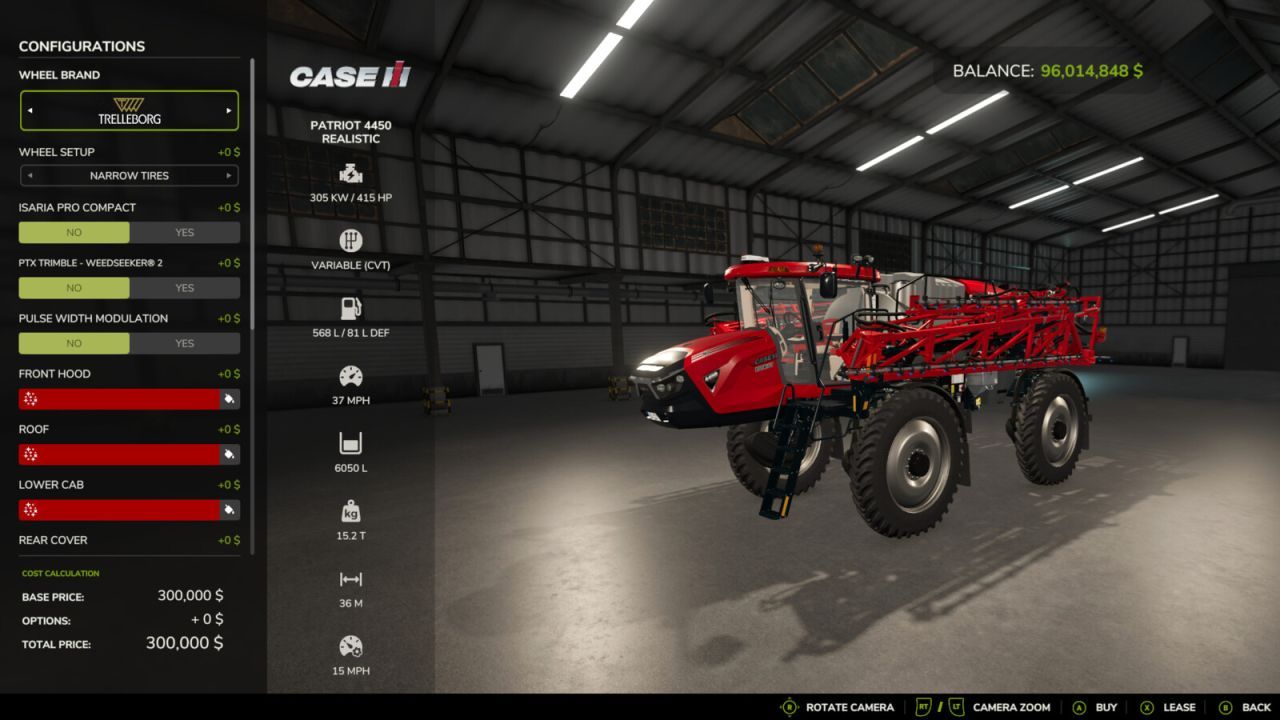Buy the Patriot 4450 sprayer
Screen dimensions: 1280x720
[1105, 707]
